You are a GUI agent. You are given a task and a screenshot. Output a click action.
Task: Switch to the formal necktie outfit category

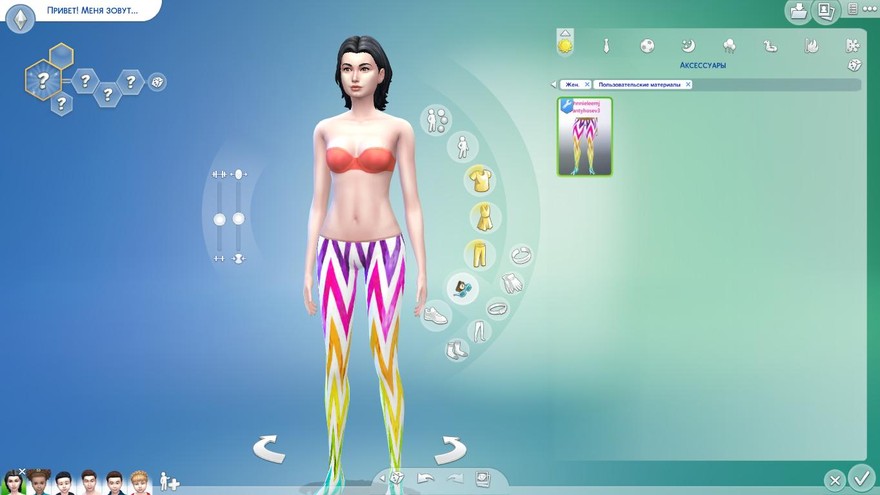[x=606, y=45]
